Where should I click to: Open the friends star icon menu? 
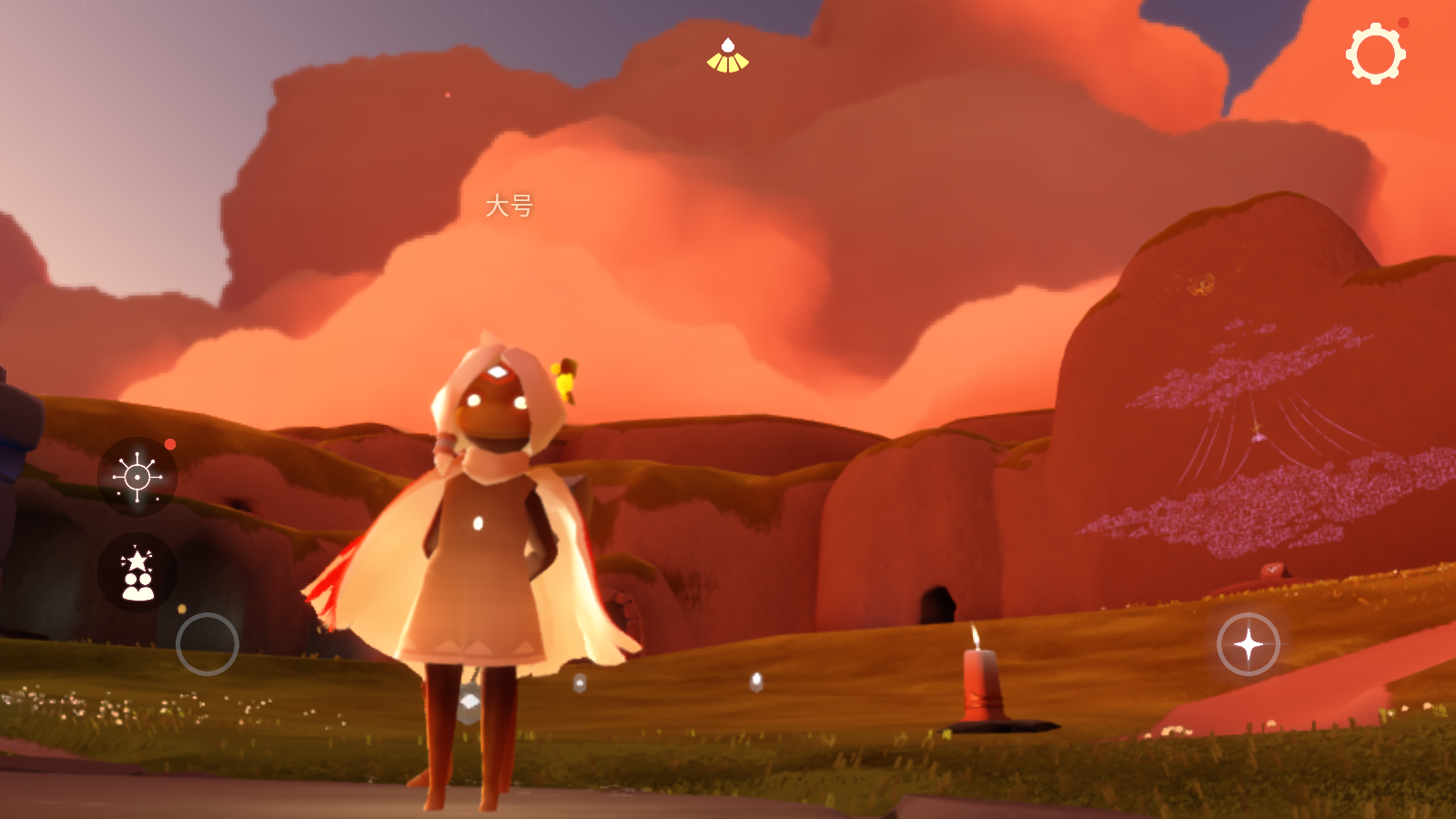137,572
